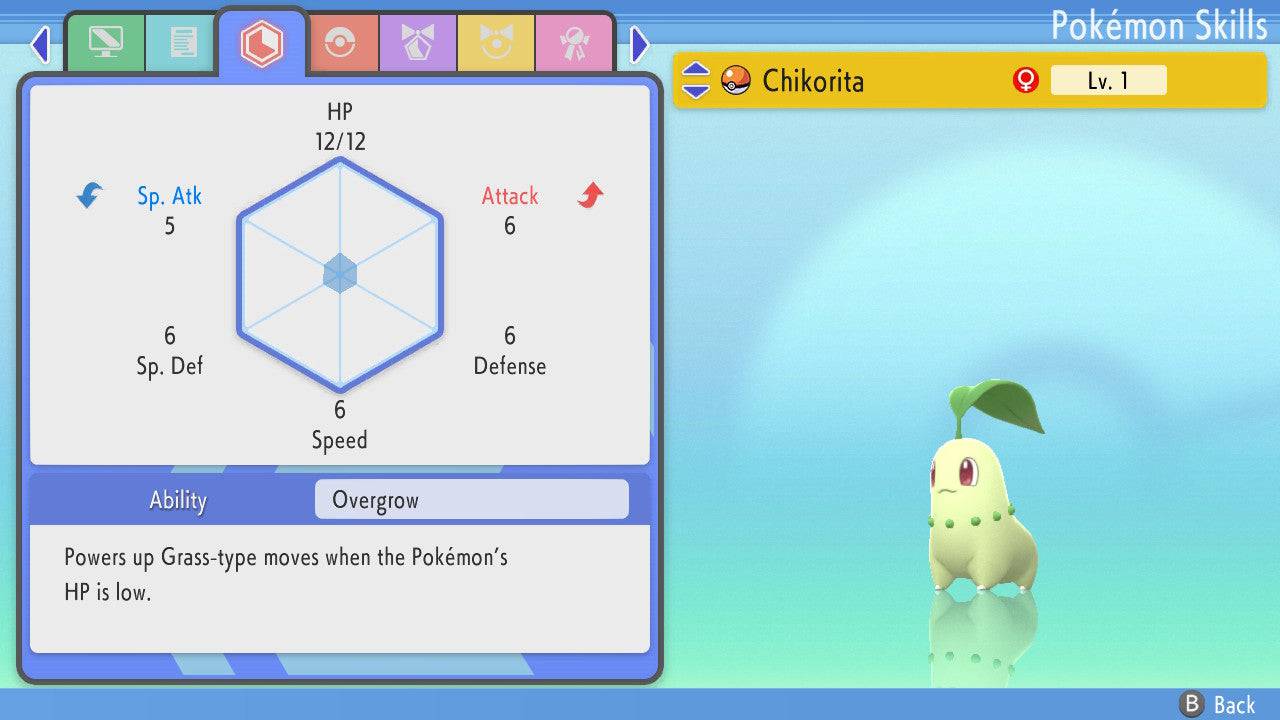Go to previous tab with left arrow
The height and width of the screenshot is (720, 1280).
(40, 44)
